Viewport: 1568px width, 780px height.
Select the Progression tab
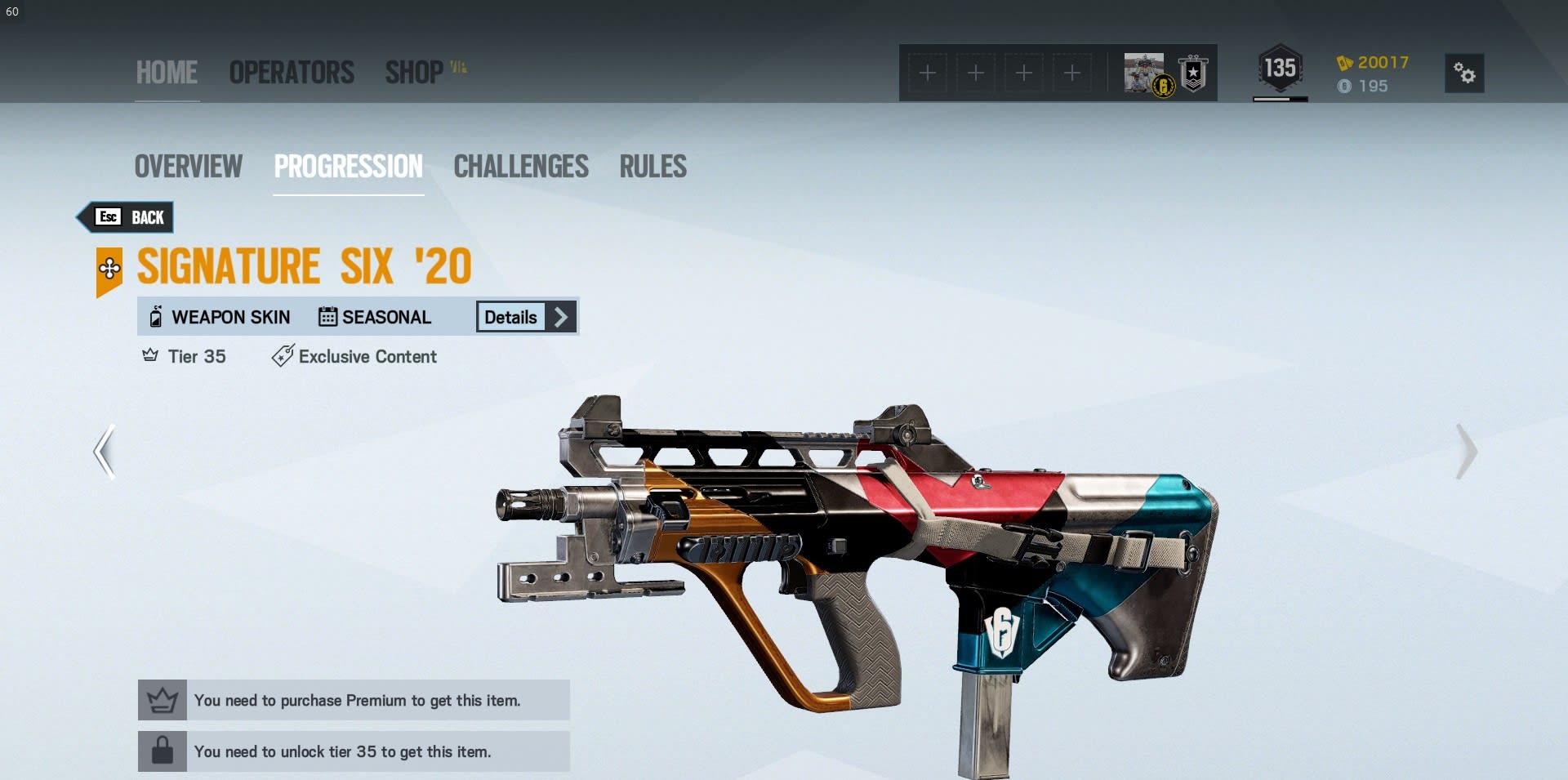[349, 167]
